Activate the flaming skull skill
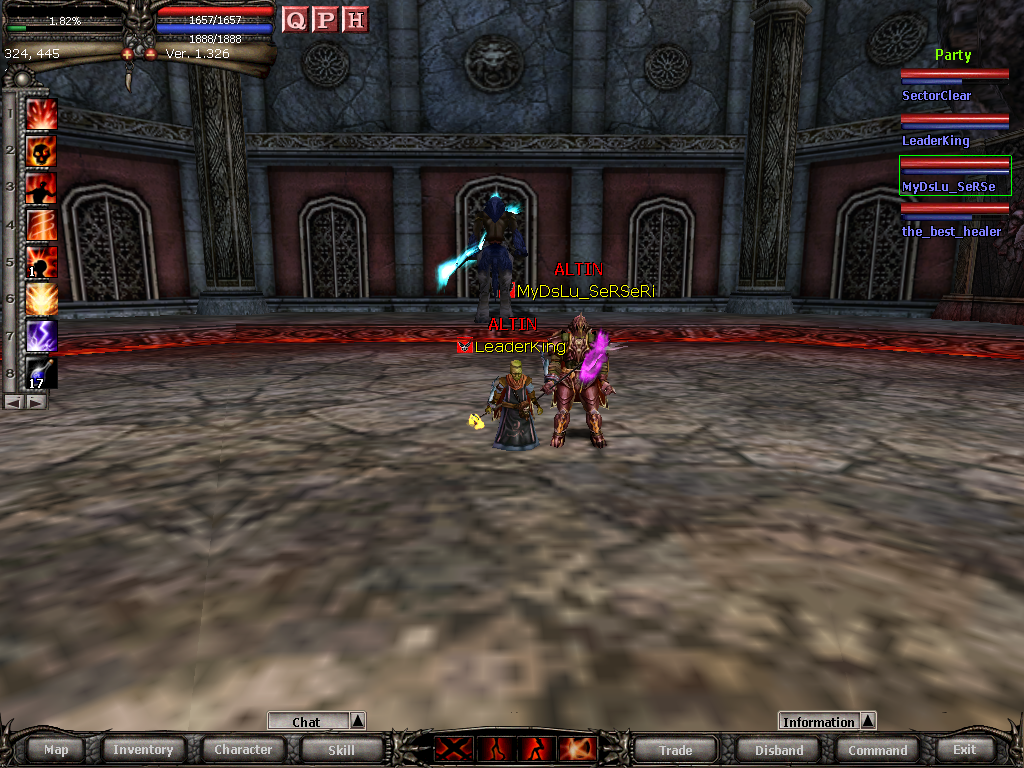Viewport: 1024px width, 768px height. (x=41, y=151)
